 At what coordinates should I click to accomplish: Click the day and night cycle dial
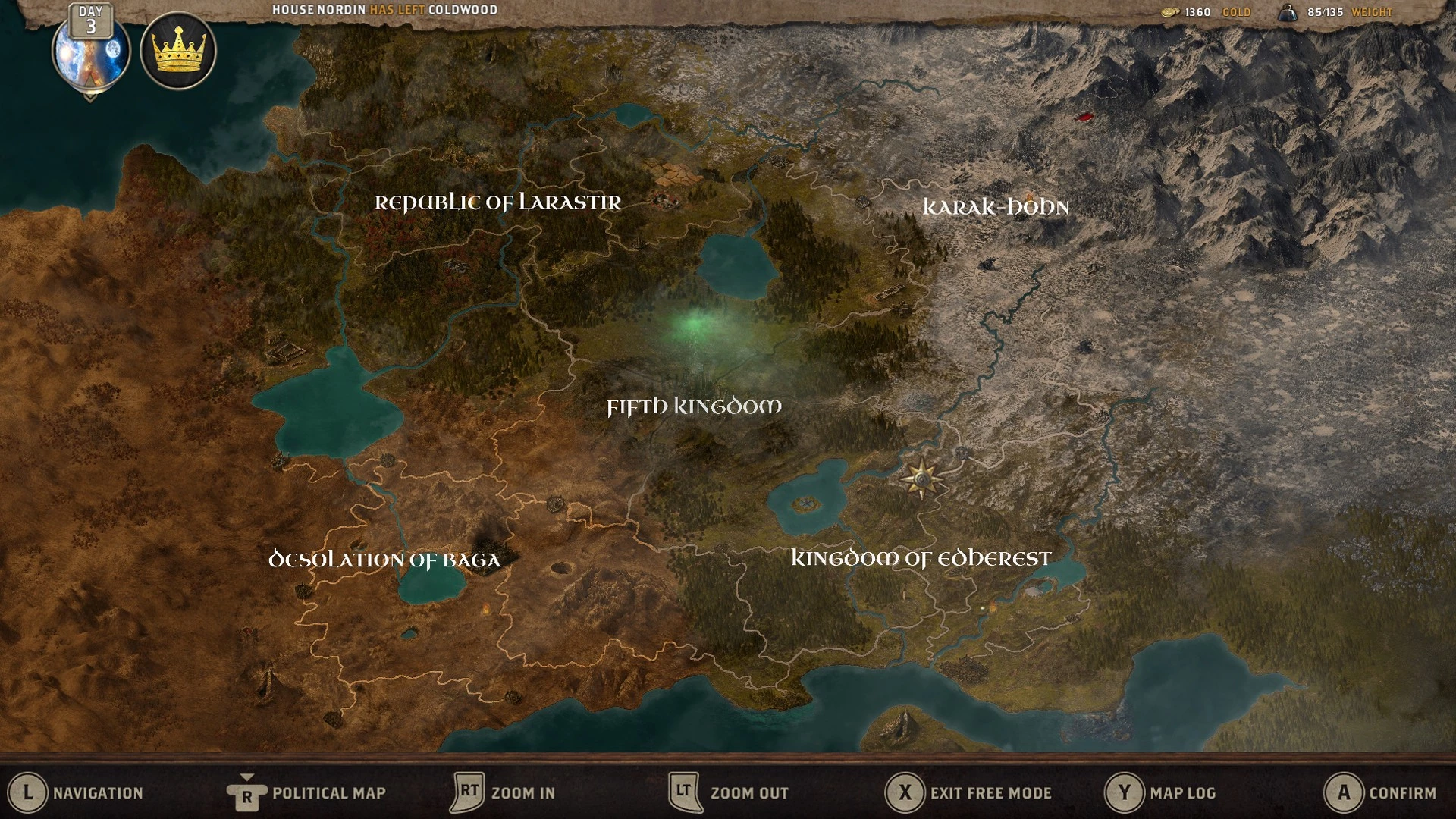pos(91,52)
